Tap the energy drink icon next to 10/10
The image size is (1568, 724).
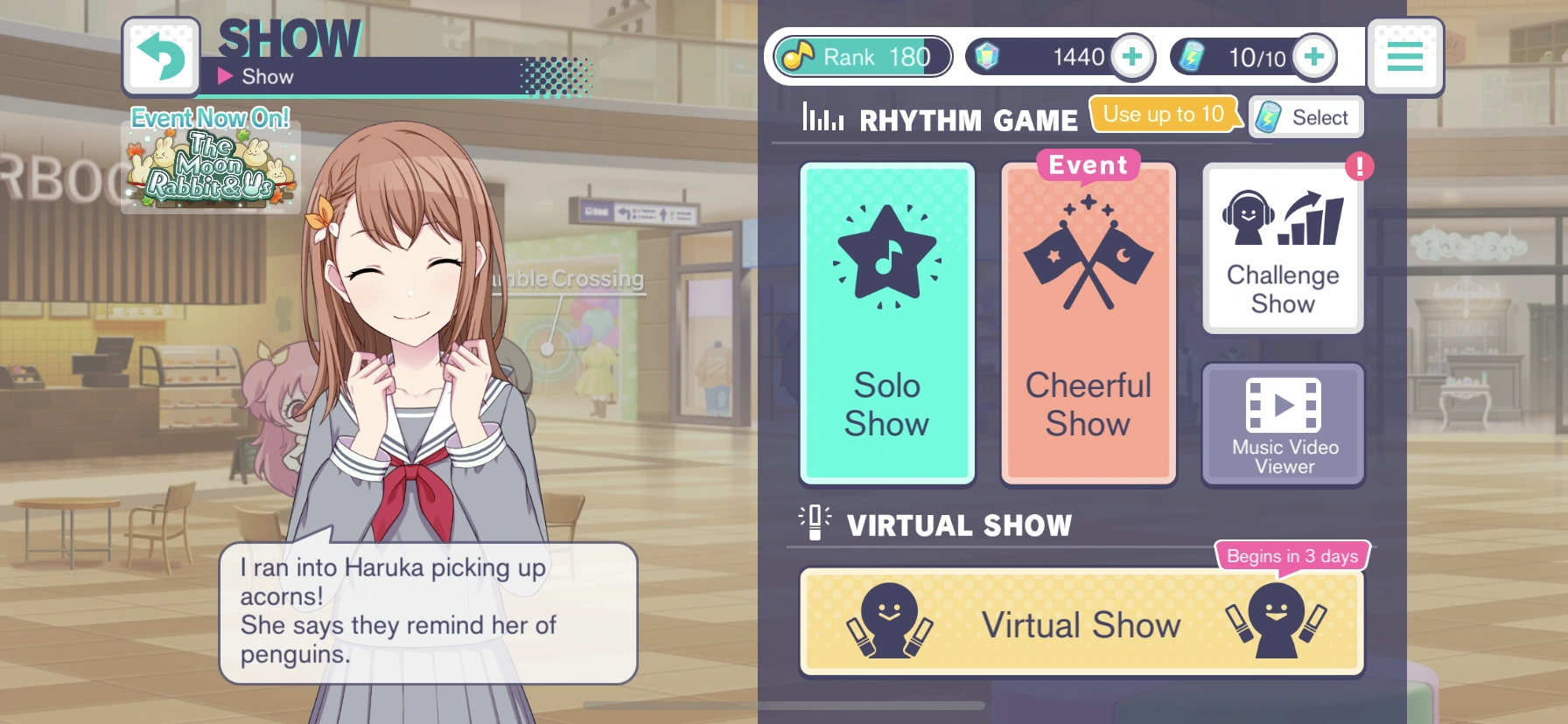coord(1200,55)
